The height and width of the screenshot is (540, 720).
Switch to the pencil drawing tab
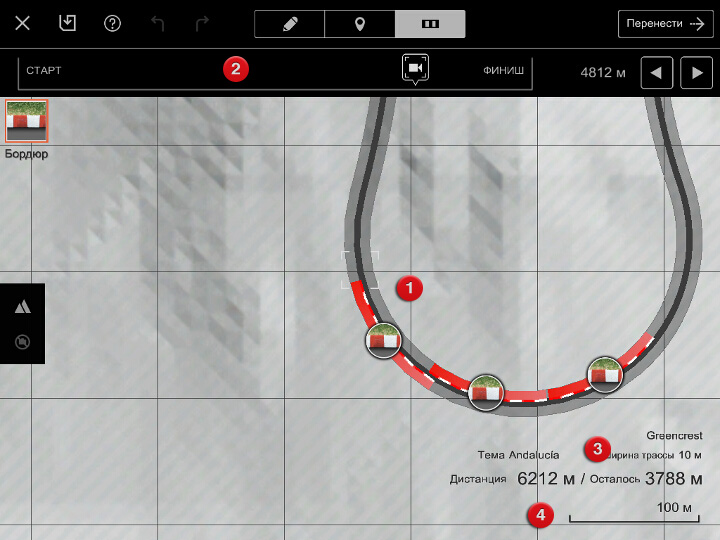tap(290, 24)
